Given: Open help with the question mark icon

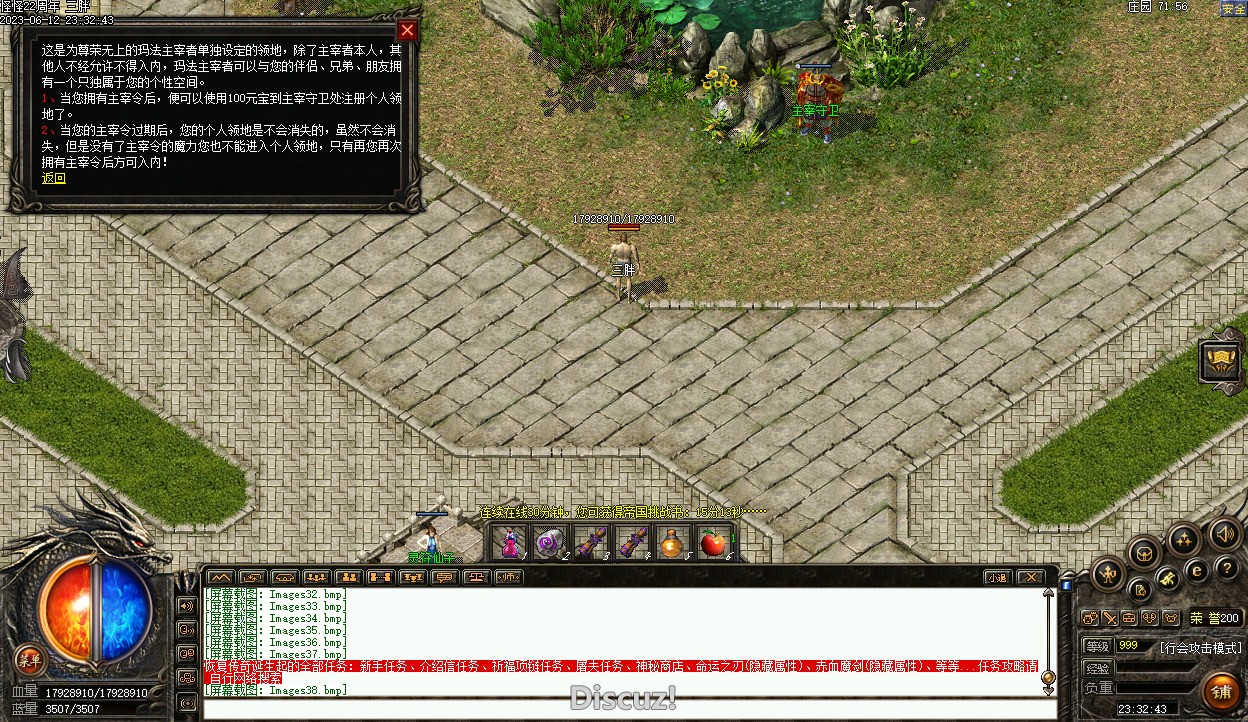Looking at the screenshot, I should (x=1228, y=568).
